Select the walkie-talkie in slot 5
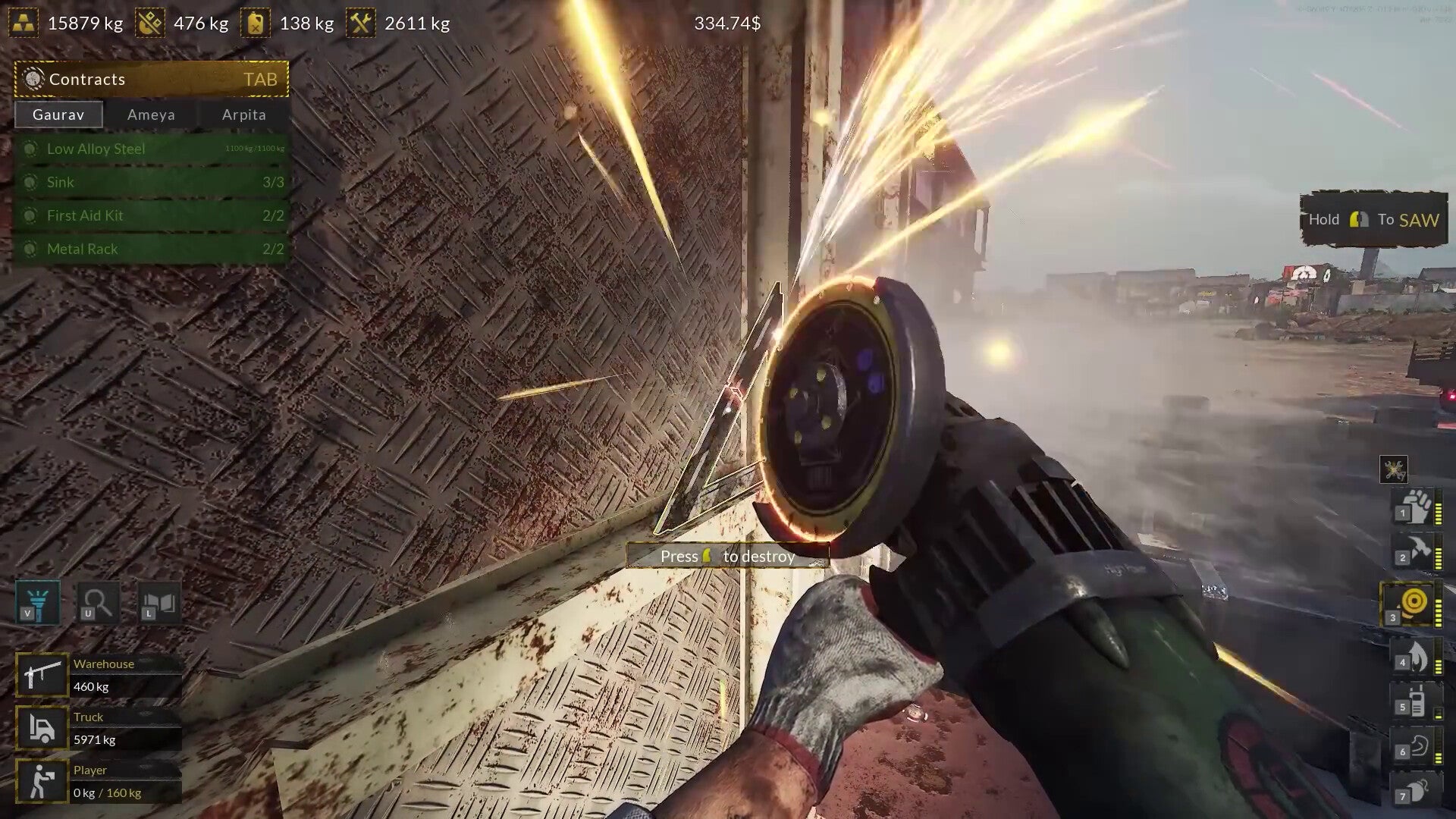This screenshot has height=819, width=1456. (1415, 700)
